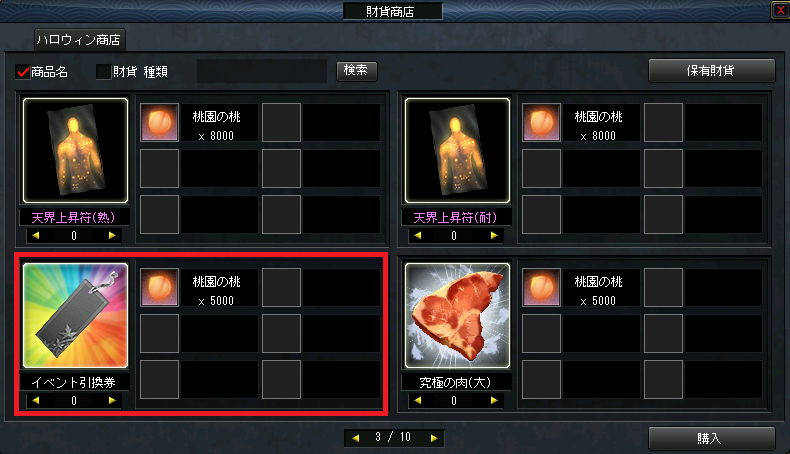Click the 購入 purchase button
This screenshot has width=790, height=454.
coord(712,438)
